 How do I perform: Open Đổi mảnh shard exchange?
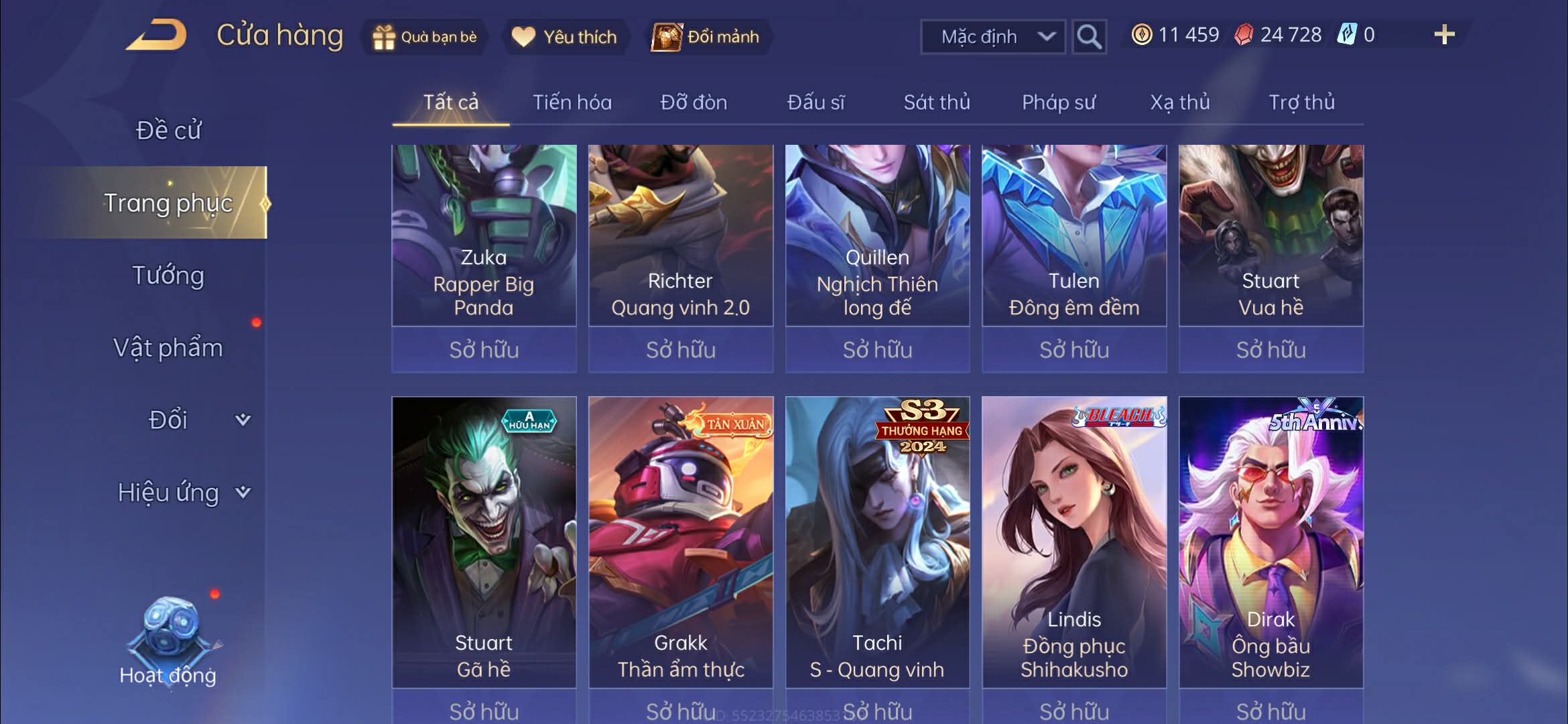[706, 37]
